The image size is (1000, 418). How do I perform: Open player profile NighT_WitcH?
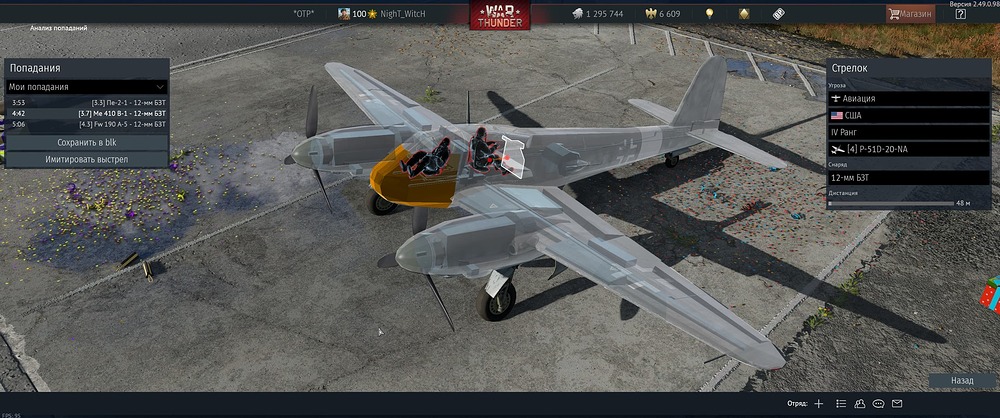(x=400, y=13)
